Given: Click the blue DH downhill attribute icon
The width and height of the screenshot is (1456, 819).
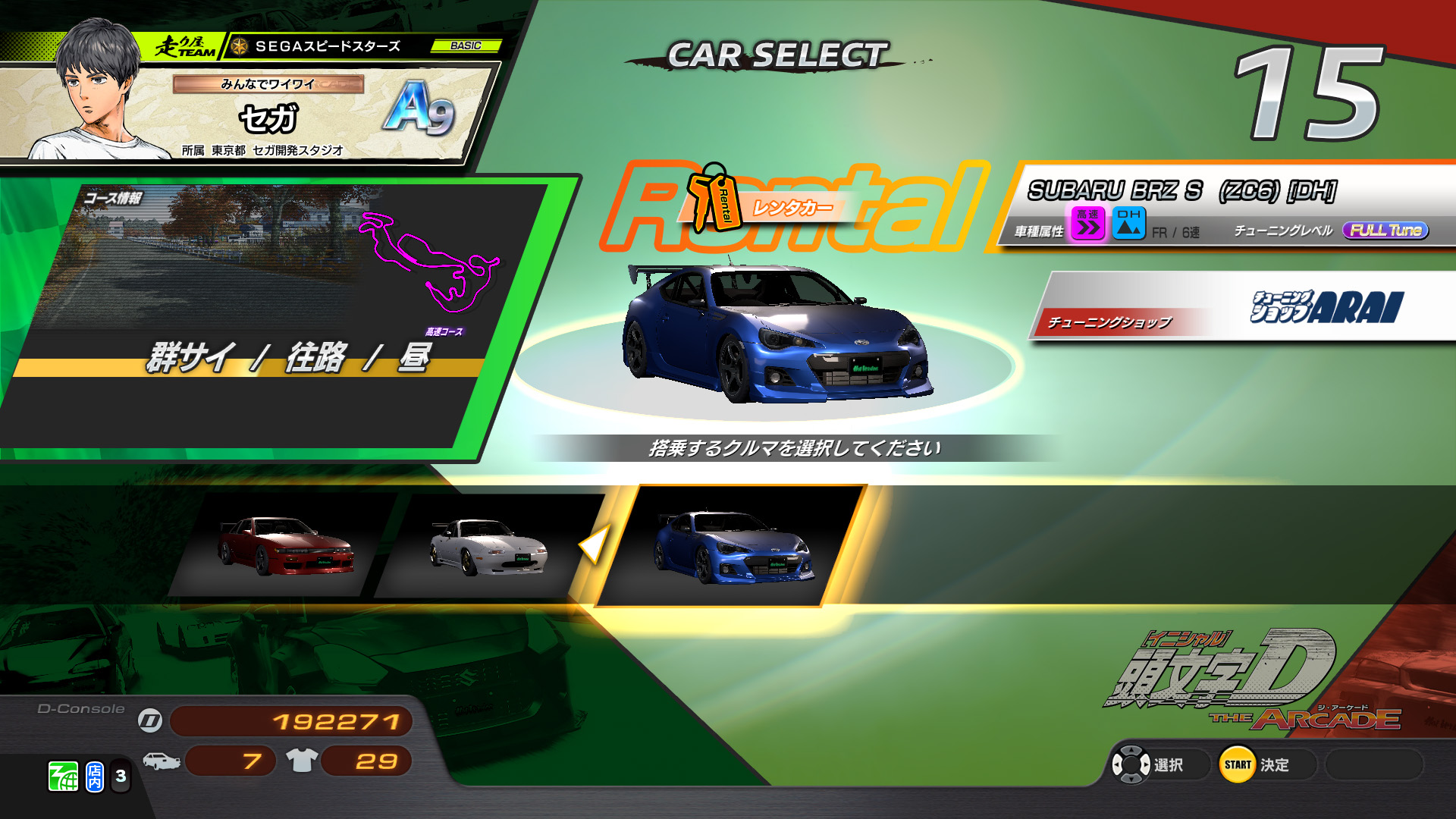Looking at the screenshot, I should tap(1128, 224).
